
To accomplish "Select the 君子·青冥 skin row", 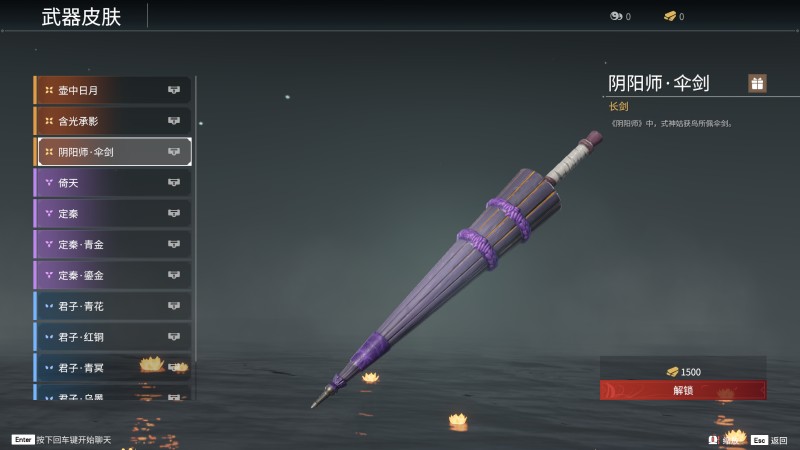I will tap(113, 367).
